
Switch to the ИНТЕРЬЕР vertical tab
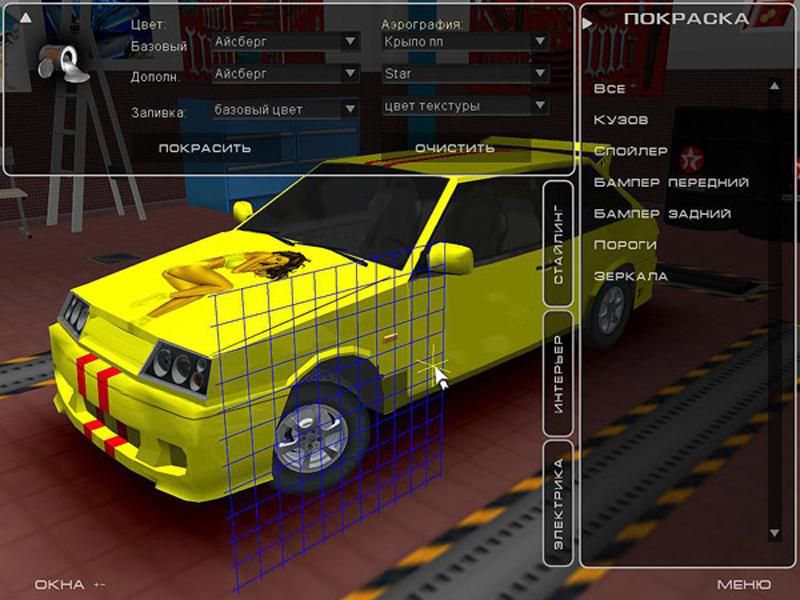coord(558,374)
